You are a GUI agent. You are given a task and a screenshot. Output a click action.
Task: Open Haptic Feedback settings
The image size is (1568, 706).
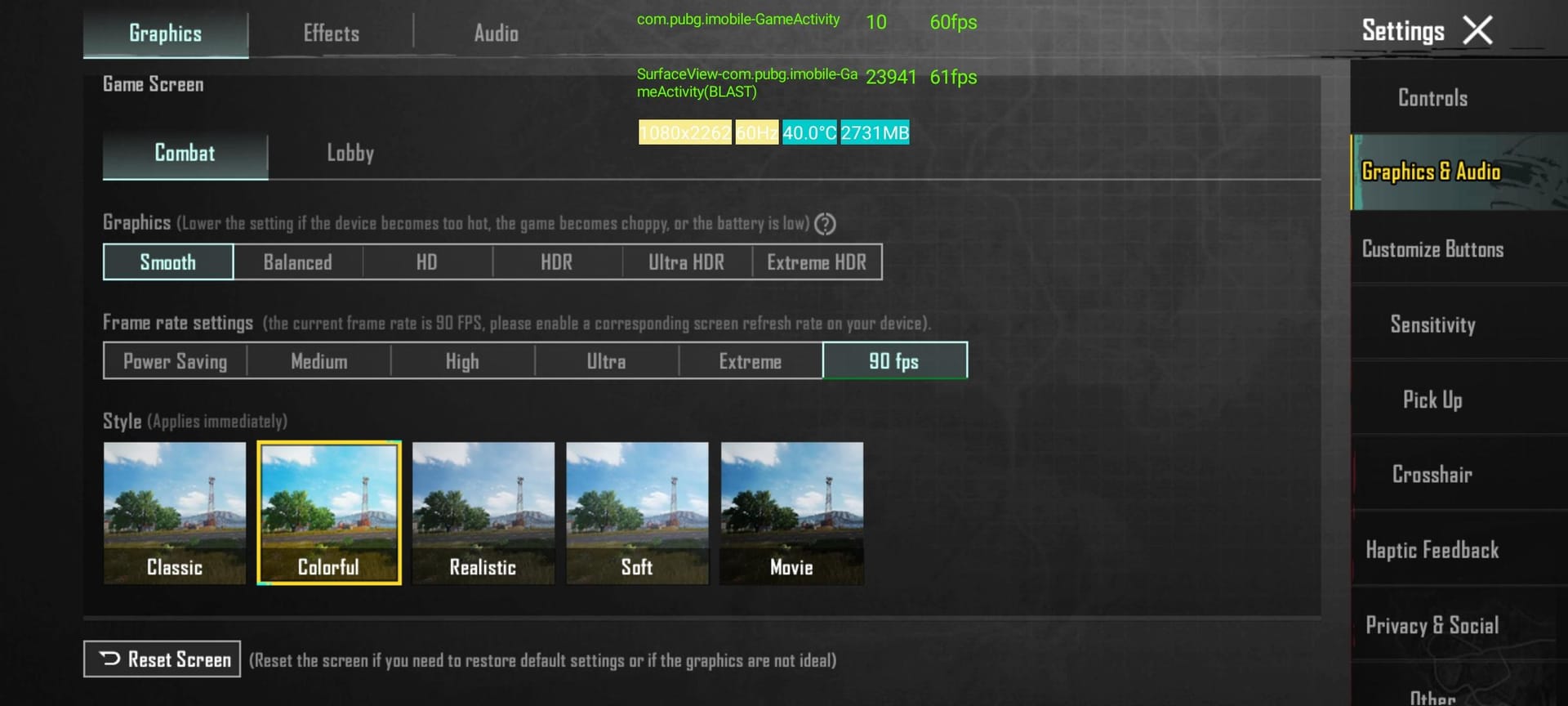click(1432, 550)
